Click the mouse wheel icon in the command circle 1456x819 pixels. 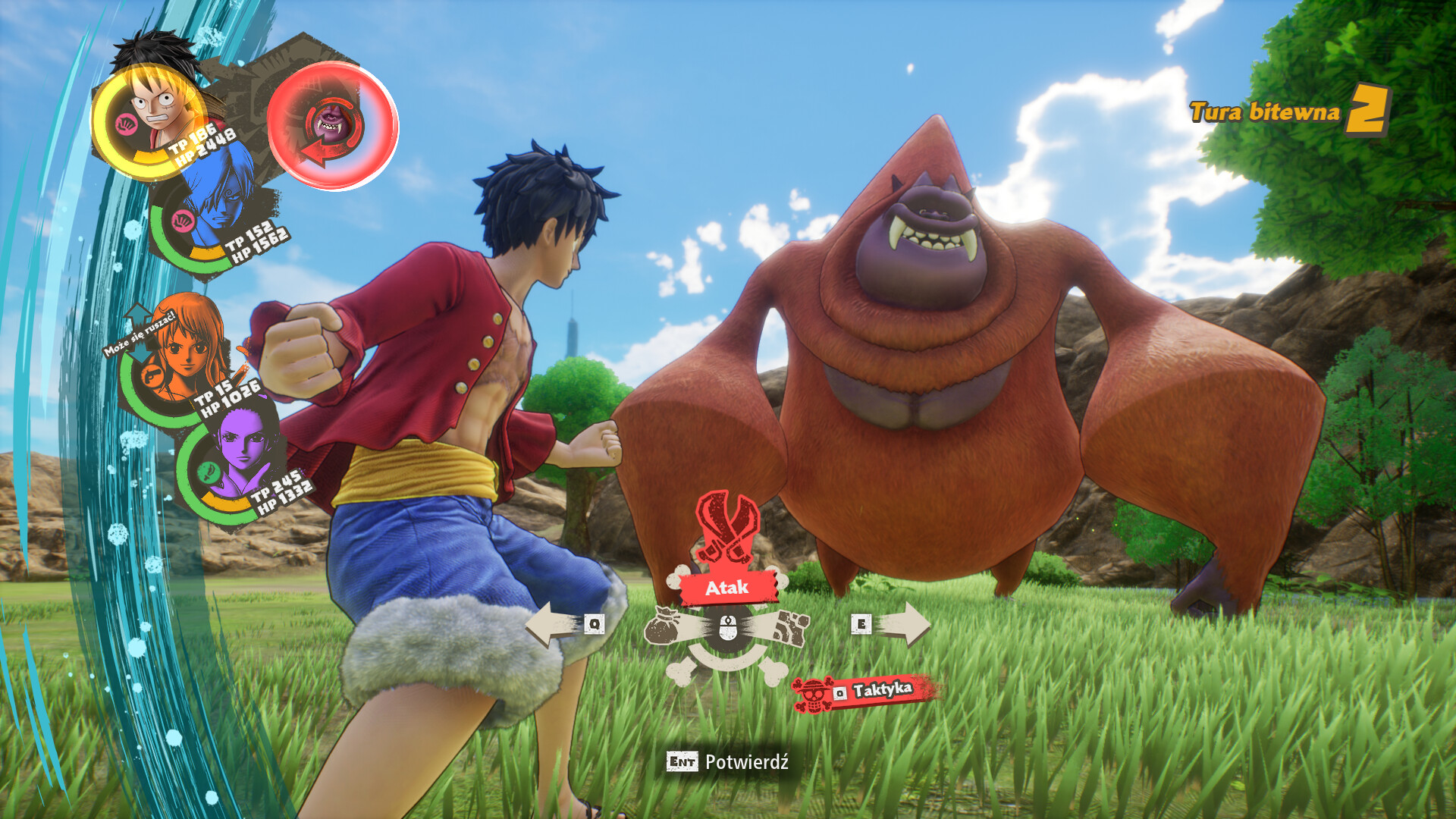pyautogui.click(x=727, y=626)
